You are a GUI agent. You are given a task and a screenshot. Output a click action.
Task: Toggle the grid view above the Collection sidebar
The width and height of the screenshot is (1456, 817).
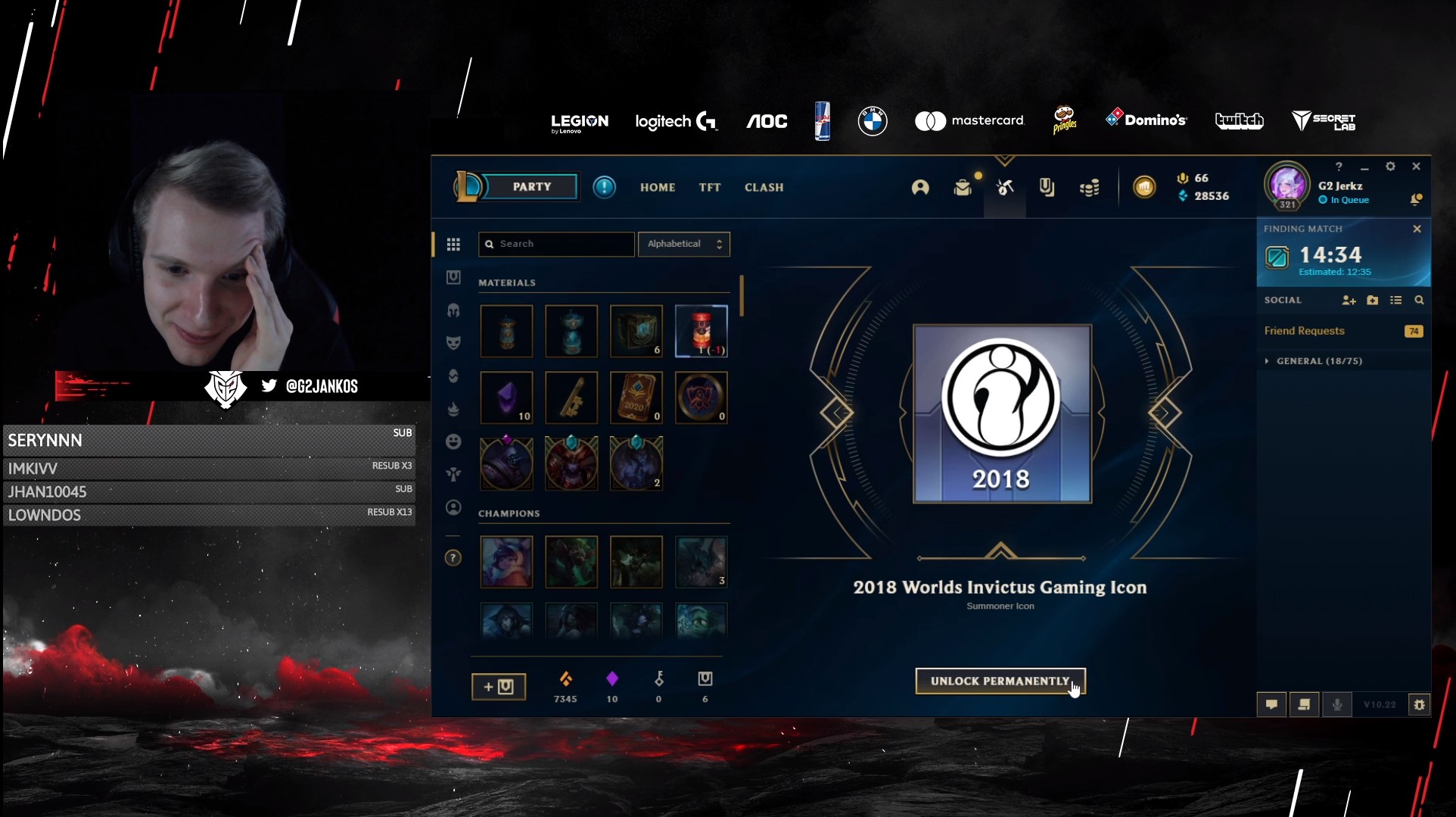click(x=453, y=244)
